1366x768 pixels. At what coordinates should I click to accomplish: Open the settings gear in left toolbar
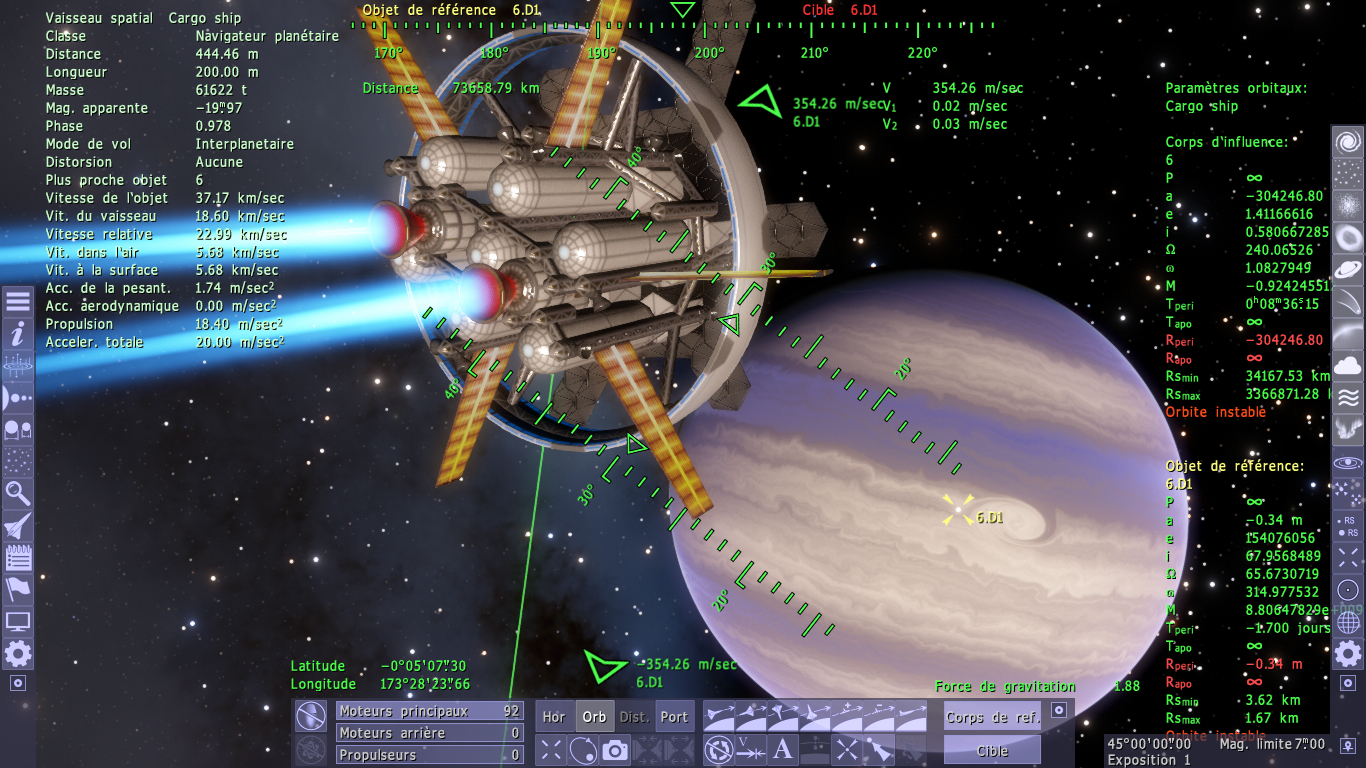pyautogui.click(x=17, y=654)
